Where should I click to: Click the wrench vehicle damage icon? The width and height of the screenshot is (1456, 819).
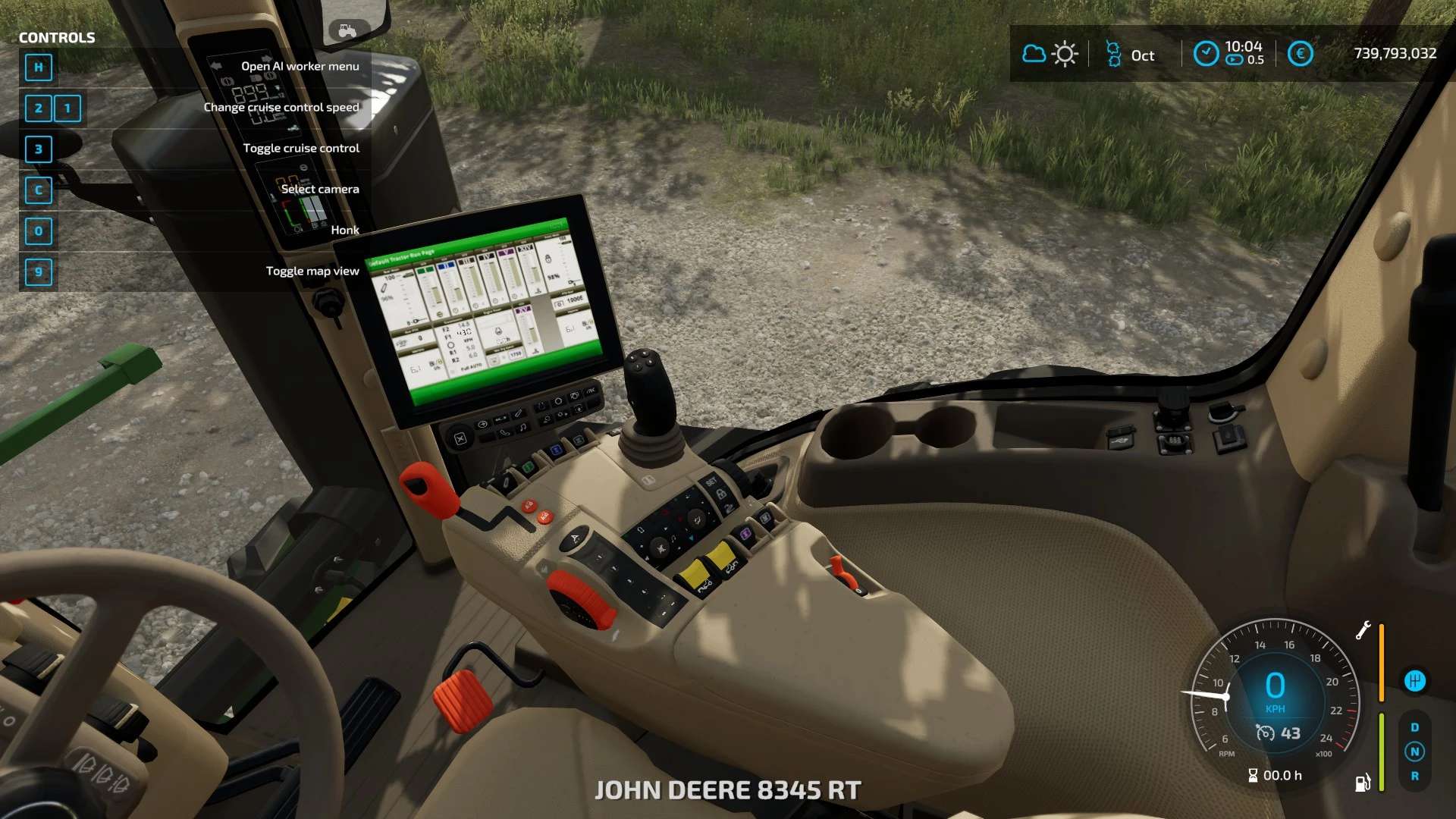[1363, 630]
